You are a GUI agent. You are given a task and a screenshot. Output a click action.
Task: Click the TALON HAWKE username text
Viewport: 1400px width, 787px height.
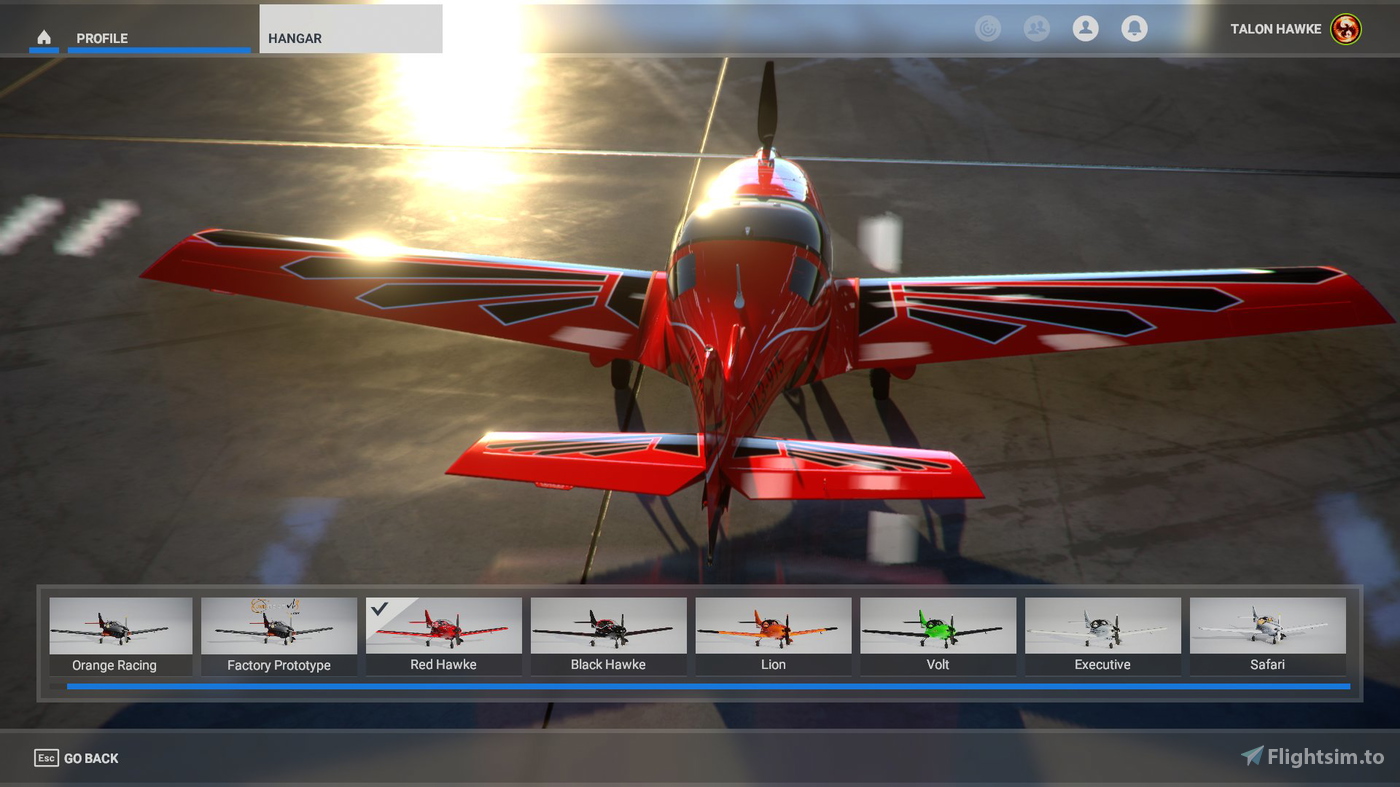(x=1275, y=29)
